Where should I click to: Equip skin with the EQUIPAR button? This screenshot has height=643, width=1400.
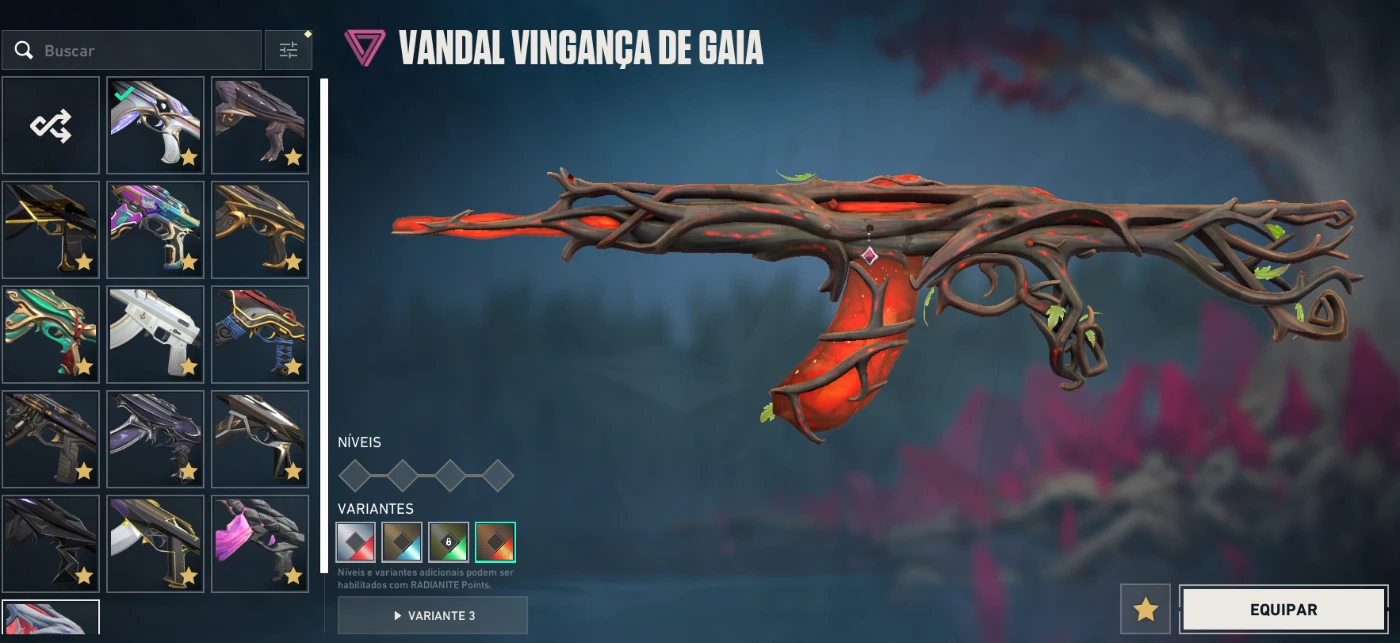1283,609
